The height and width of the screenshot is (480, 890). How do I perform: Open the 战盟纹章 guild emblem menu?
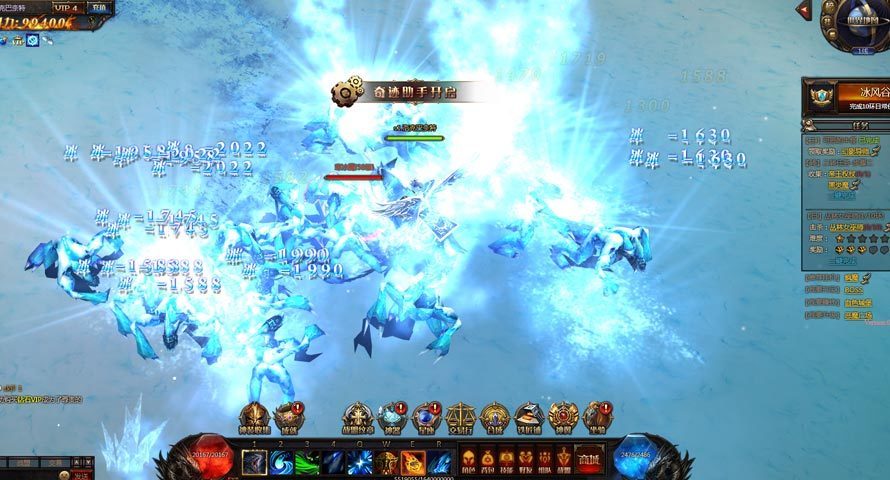click(357, 417)
